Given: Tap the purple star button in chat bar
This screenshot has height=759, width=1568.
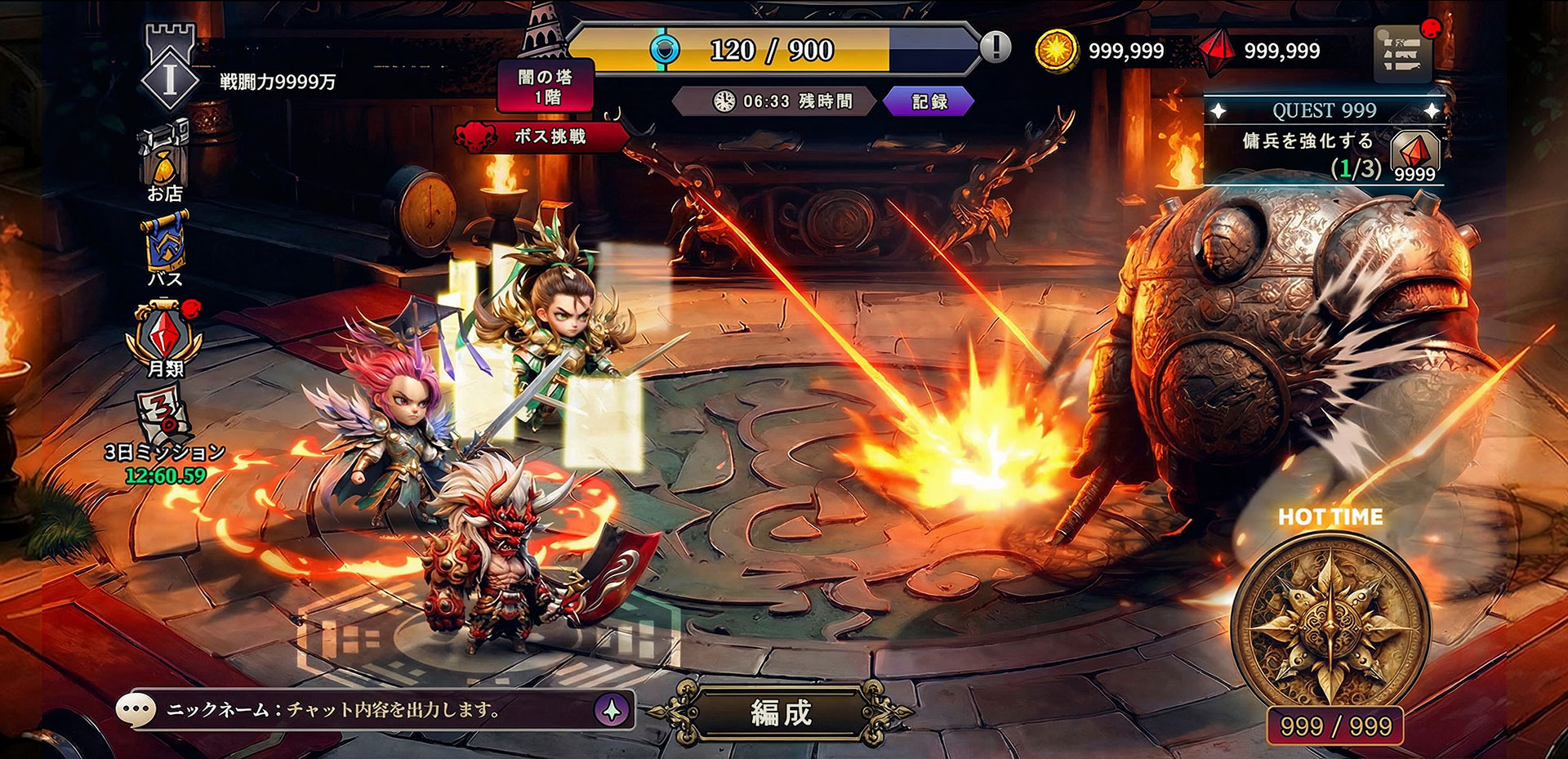Looking at the screenshot, I should pyautogui.click(x=612, y=710).
